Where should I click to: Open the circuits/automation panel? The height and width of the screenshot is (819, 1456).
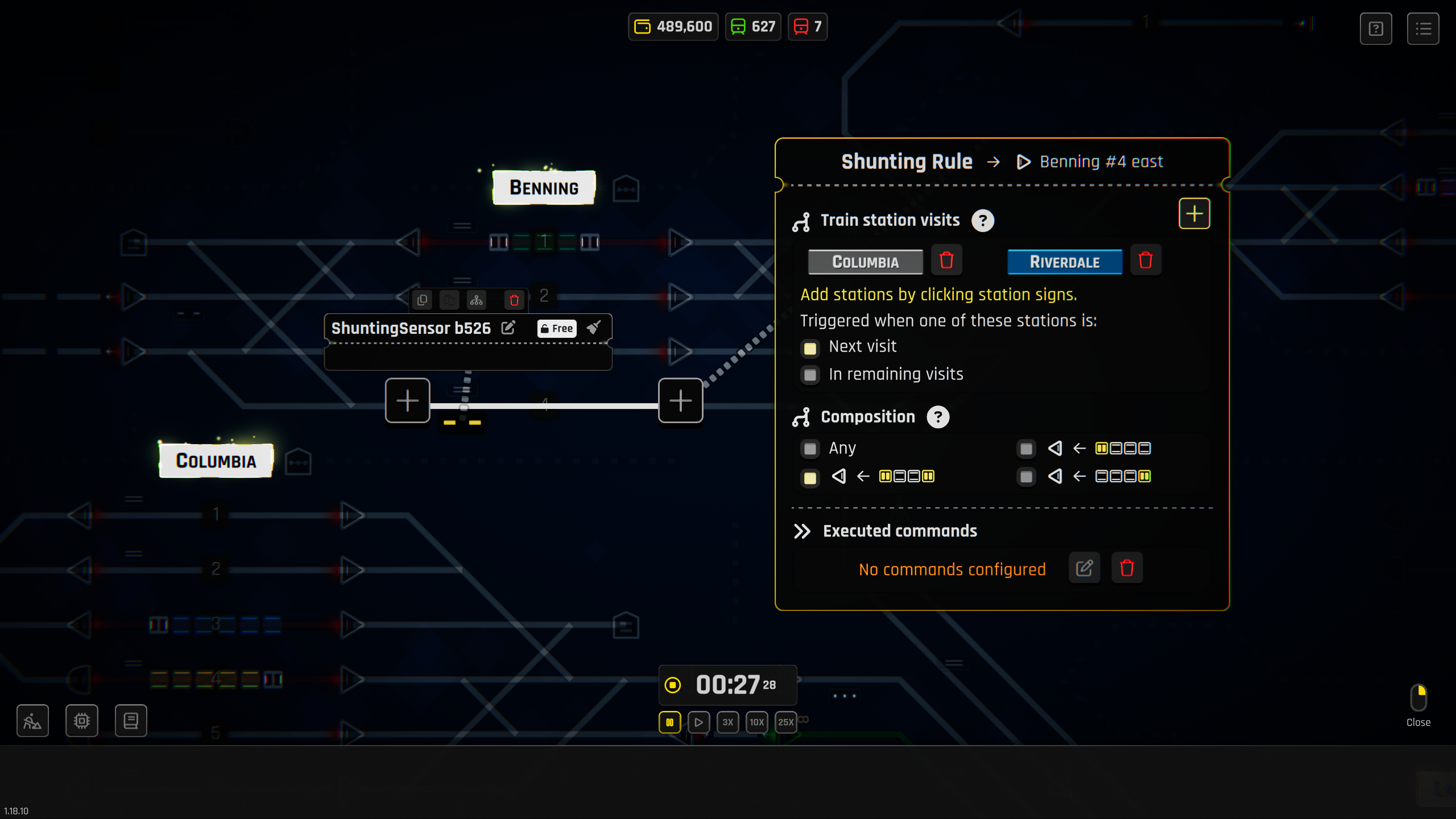(x=81, y=721)
